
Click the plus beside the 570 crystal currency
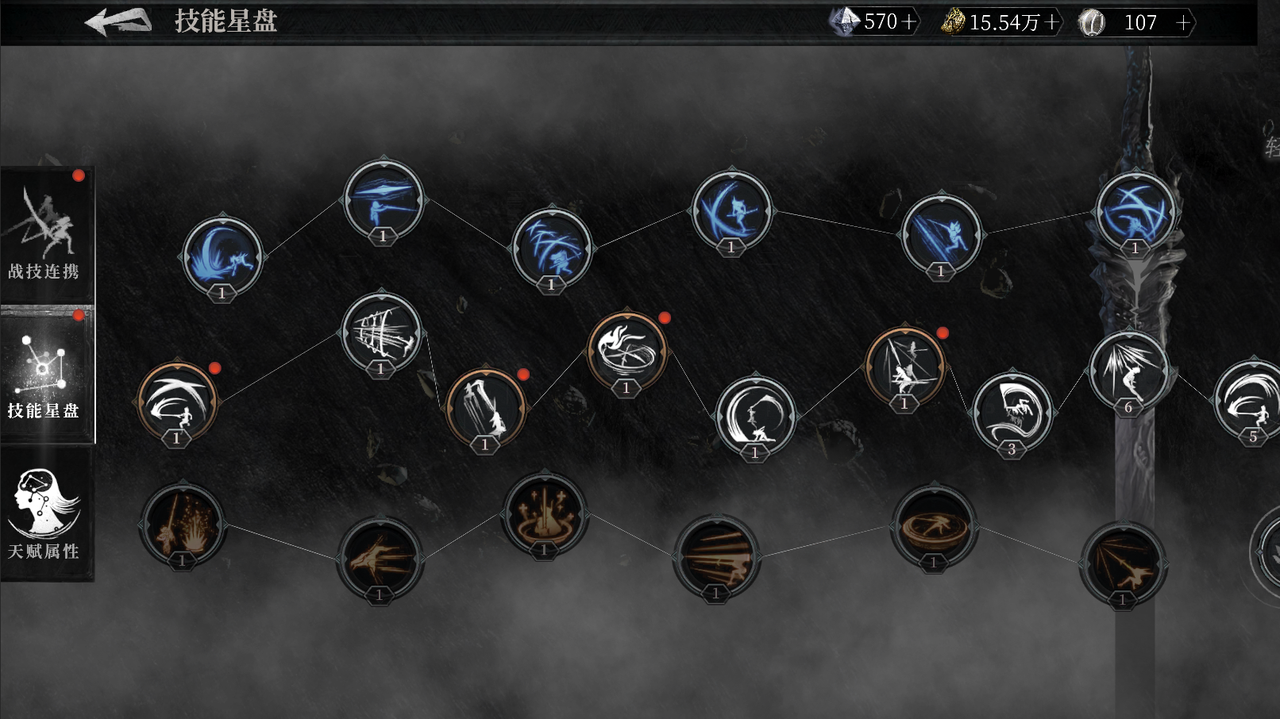[x=909, y=22]
